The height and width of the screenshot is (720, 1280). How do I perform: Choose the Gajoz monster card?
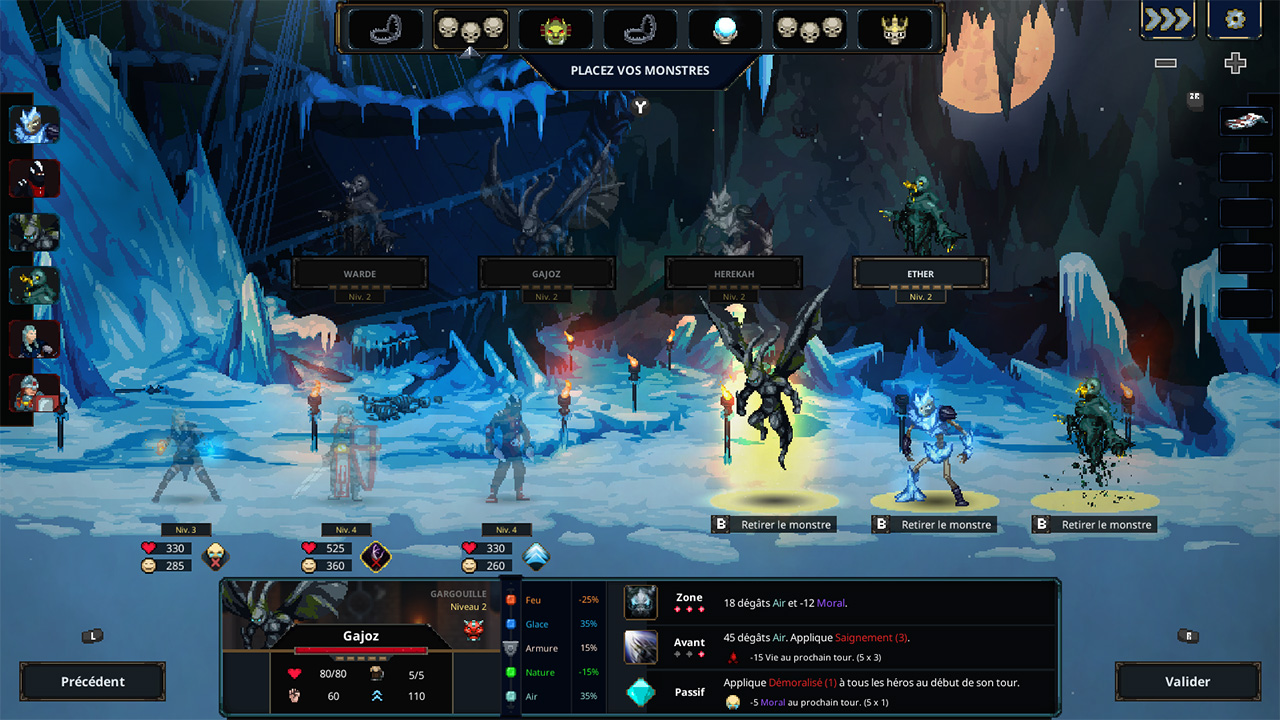coord(546,273)
